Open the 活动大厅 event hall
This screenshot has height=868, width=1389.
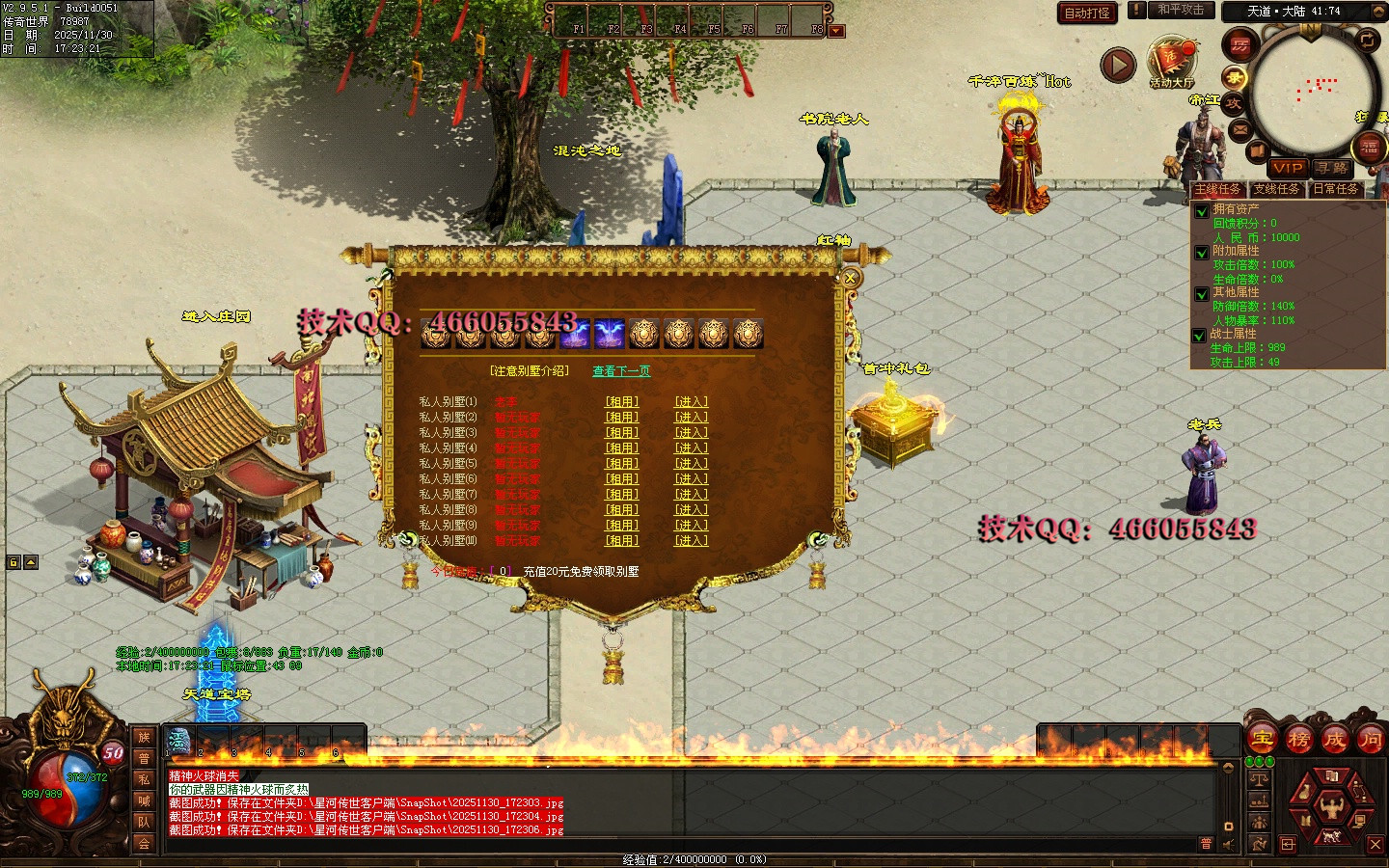pos(1171,63)
